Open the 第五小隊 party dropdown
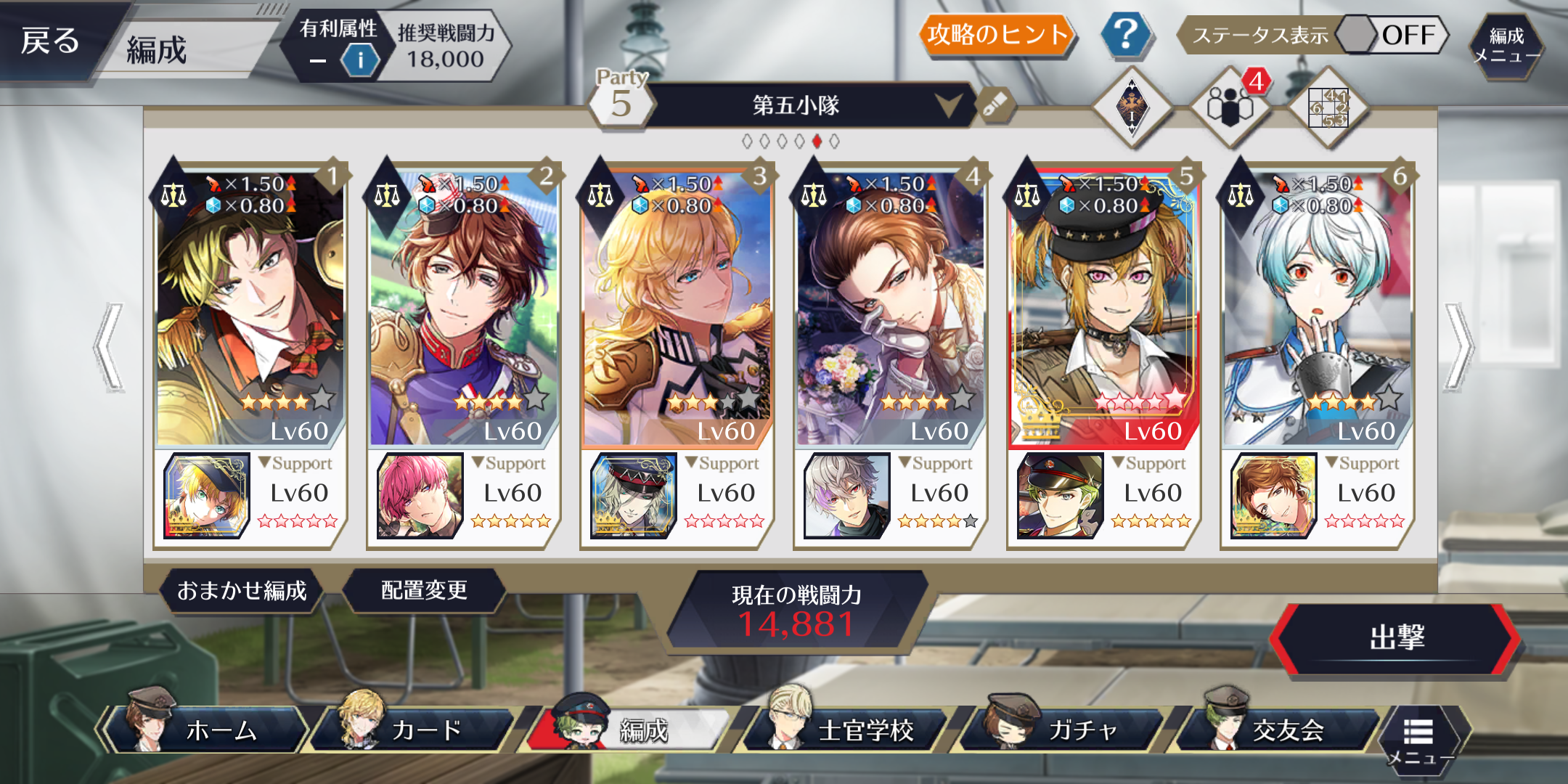The width and height of the screenshot is (1568, 784). (948, 105)
